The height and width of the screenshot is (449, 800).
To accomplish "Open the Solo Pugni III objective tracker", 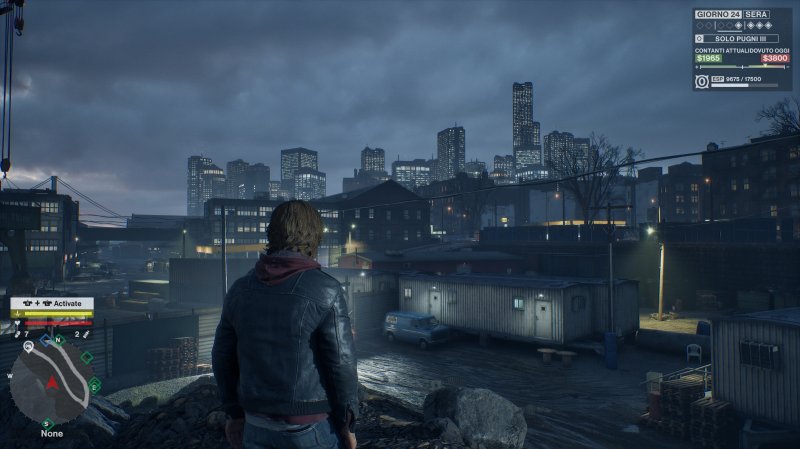I will [742, 38].
